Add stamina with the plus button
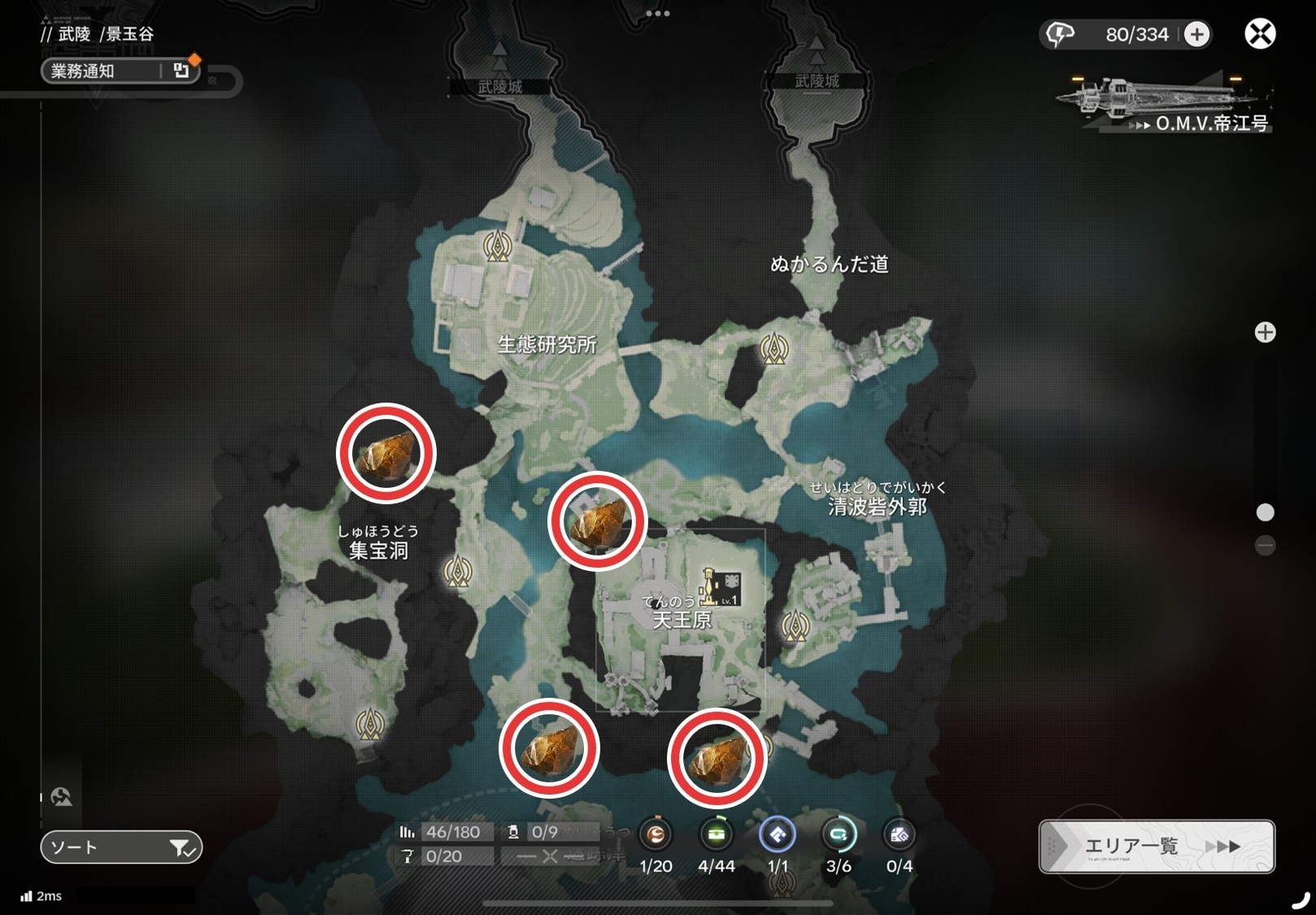 pyautogui.click(x=1196, y=34)
